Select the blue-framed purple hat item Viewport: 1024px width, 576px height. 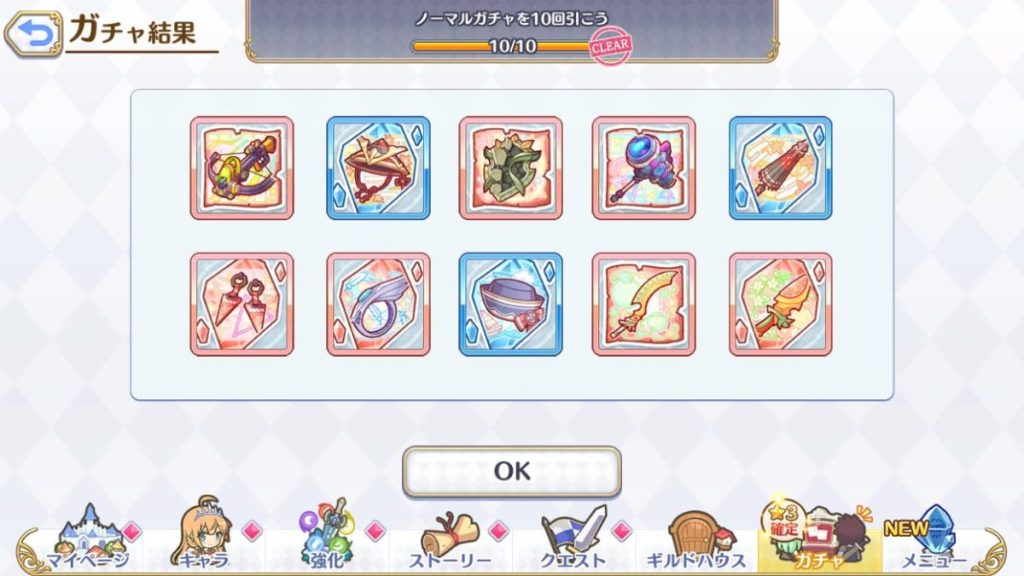511,304
